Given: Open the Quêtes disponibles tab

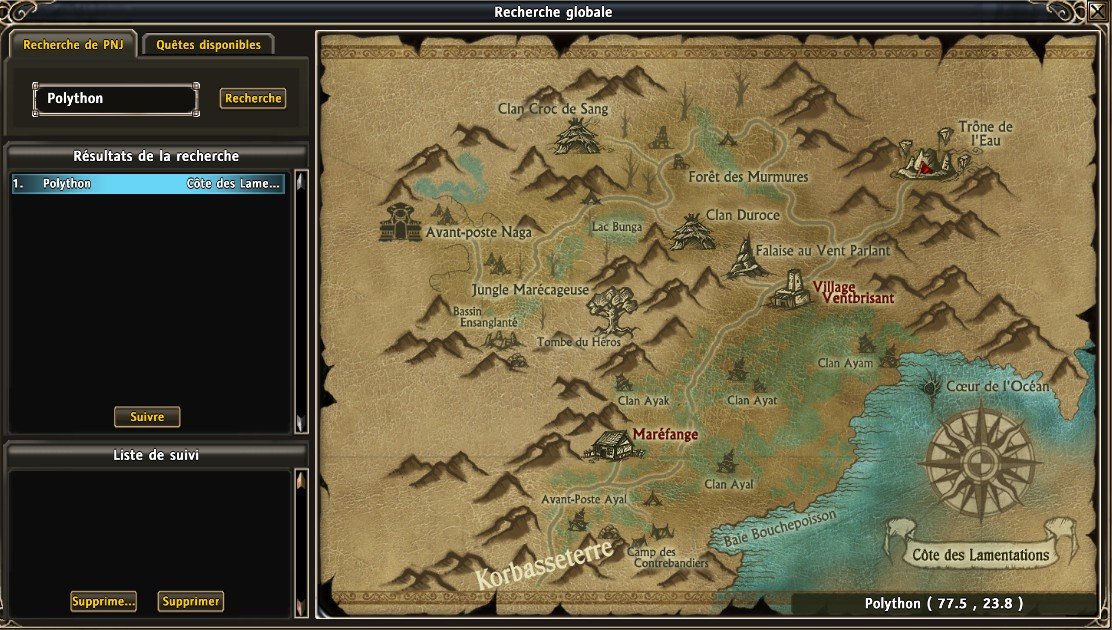Looking at the screenshot, I should point(208,45).
